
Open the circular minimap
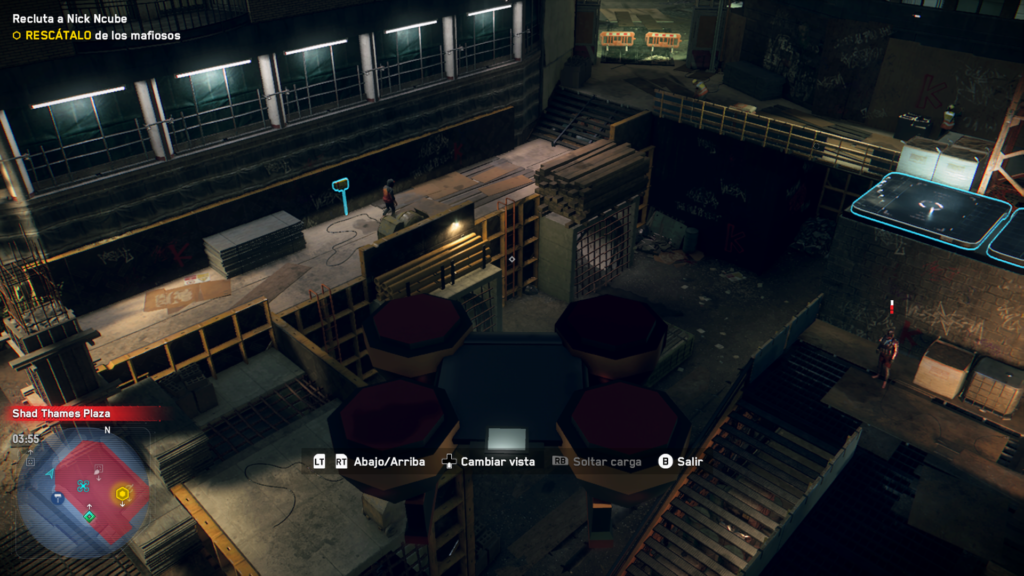tap(83, 491)
